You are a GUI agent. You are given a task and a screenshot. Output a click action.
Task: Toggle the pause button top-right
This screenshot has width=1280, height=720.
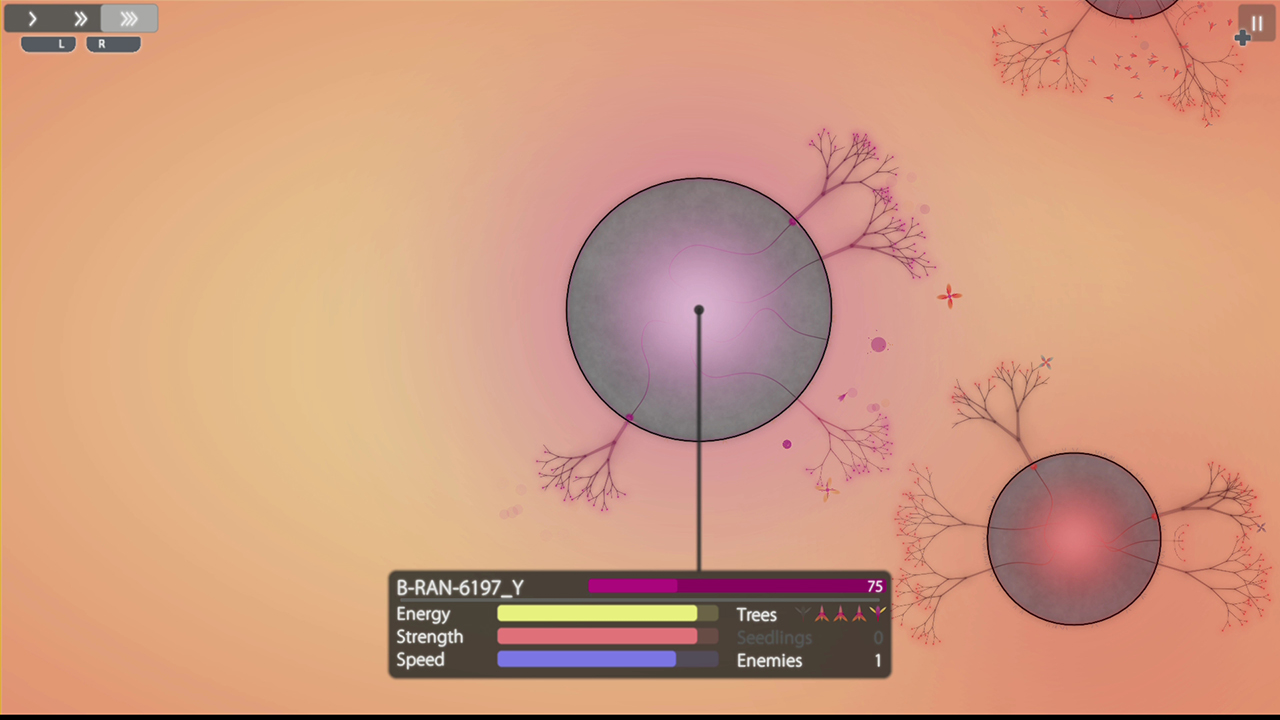point(1257,23)
